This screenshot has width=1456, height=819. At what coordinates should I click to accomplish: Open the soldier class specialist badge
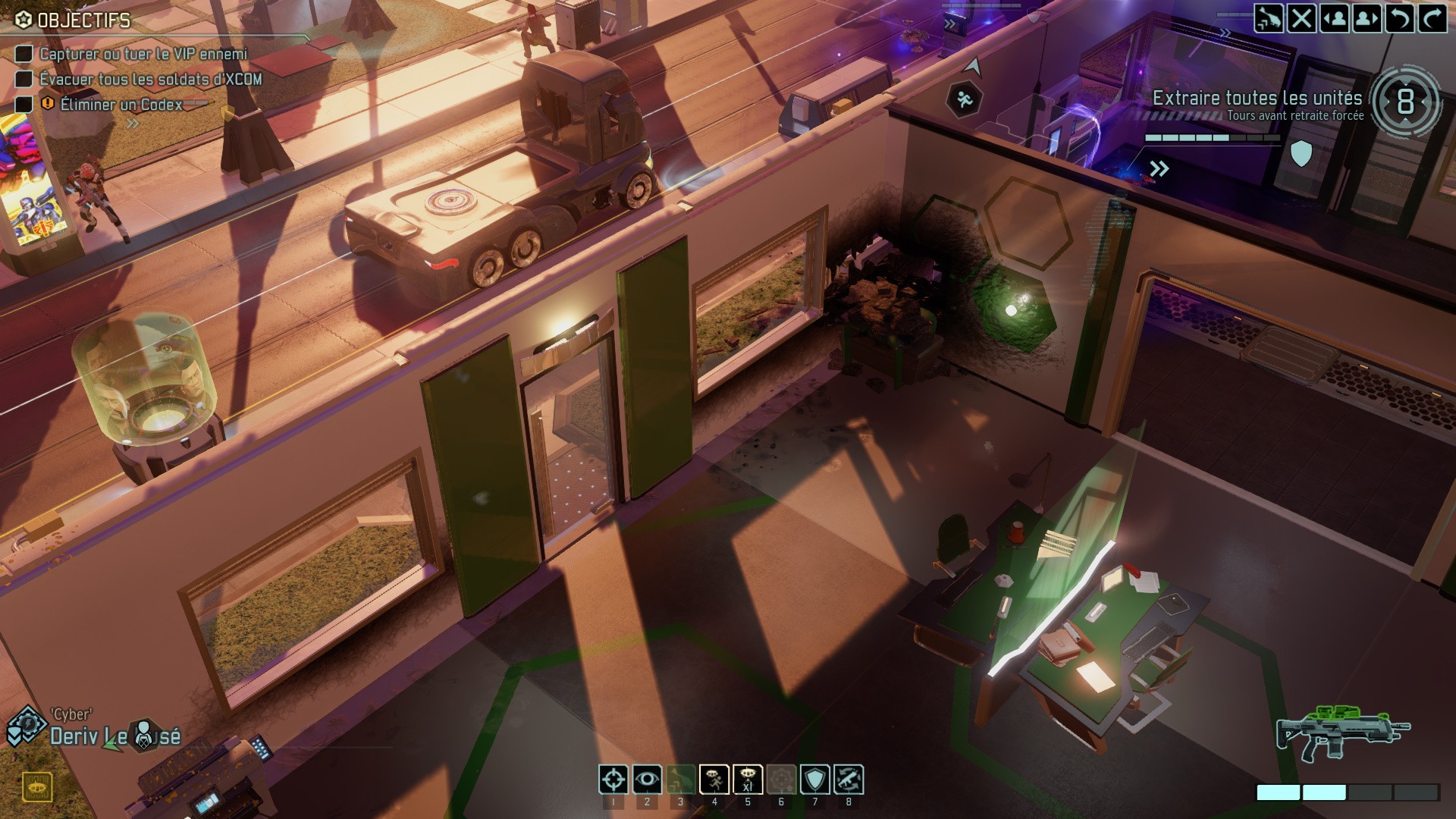pyautogui.click(x=25, y=725)
